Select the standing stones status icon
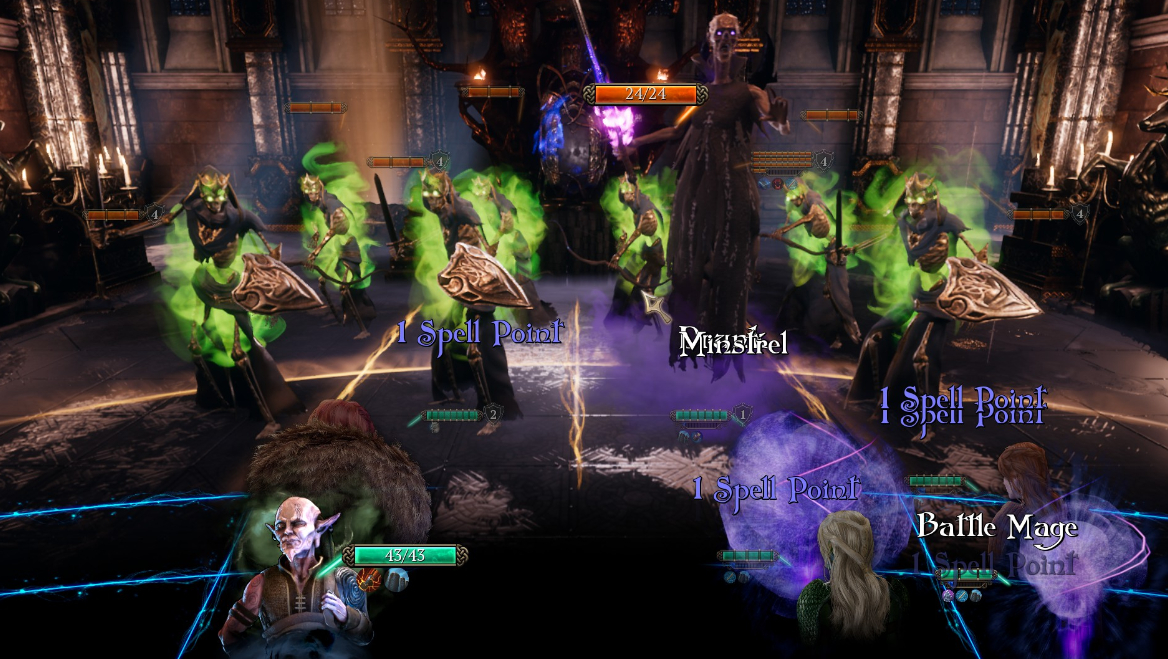This screenshot has width=1168, height=659. 397,578
